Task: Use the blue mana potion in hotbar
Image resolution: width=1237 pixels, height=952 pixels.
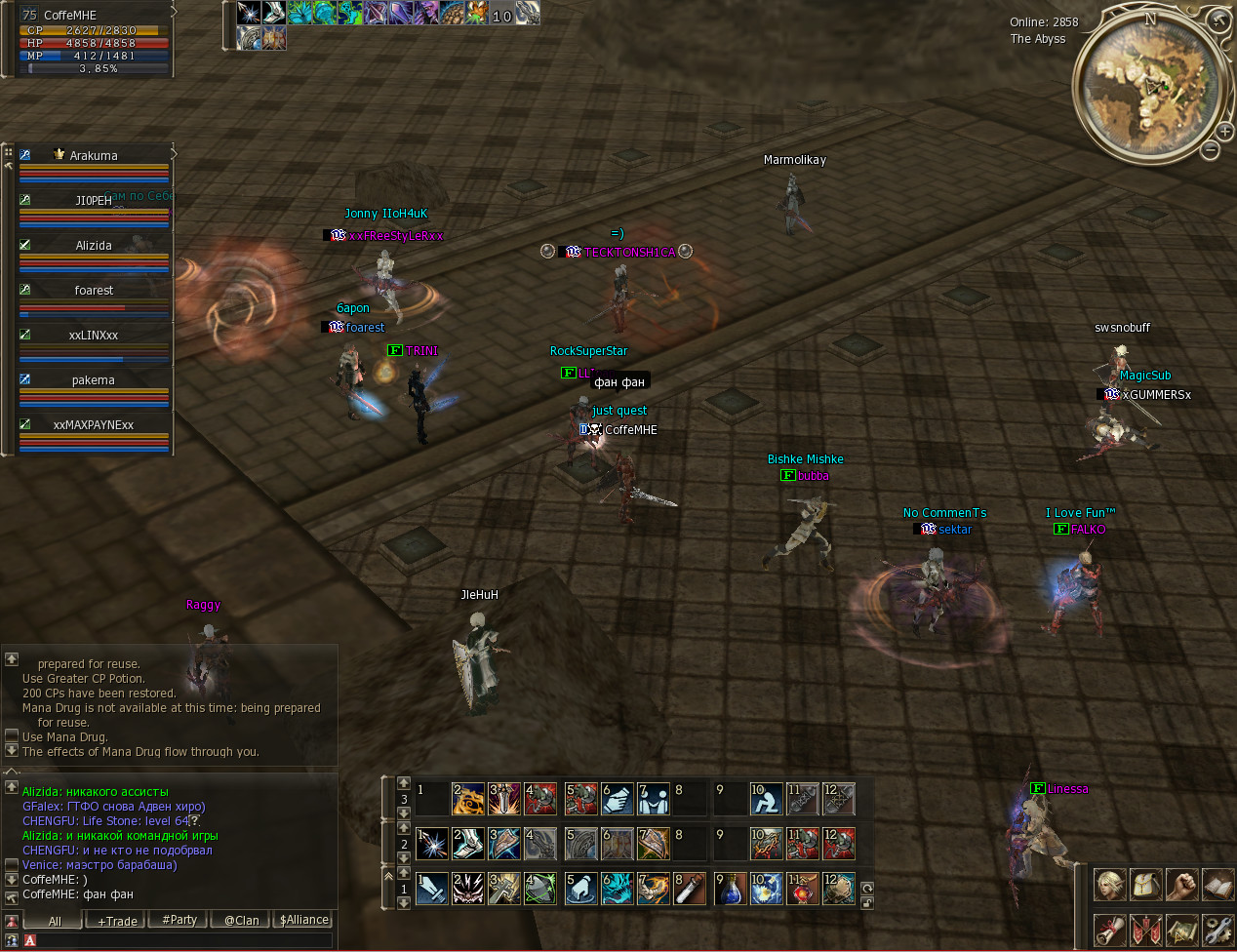Action: pos(730,889)
